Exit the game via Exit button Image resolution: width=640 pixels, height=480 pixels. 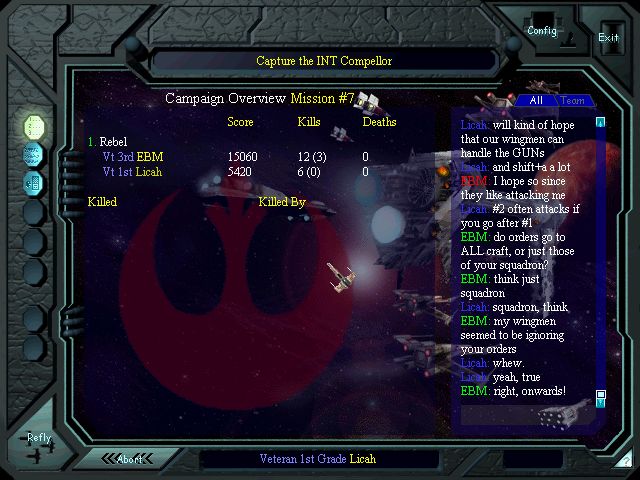(x=608, y=37)
